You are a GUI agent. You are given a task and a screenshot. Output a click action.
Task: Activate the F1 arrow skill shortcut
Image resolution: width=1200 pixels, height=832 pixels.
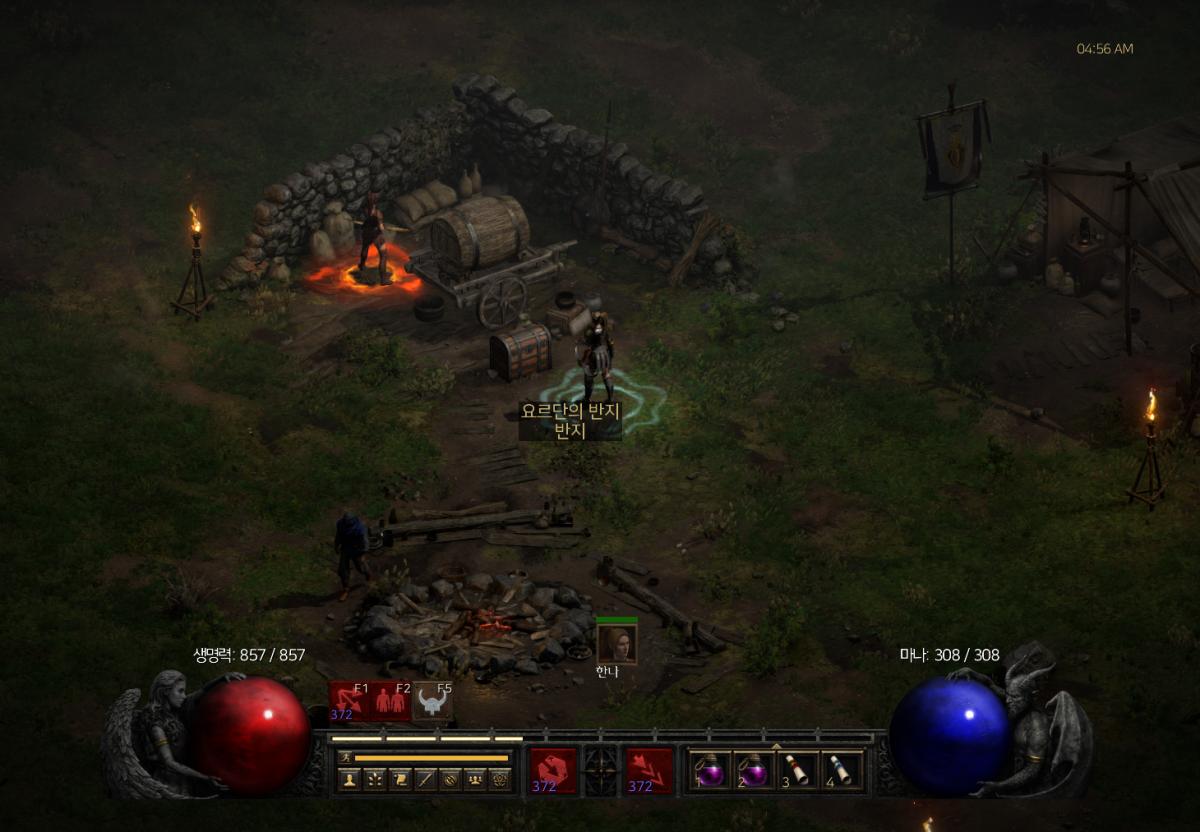point(350,702)
